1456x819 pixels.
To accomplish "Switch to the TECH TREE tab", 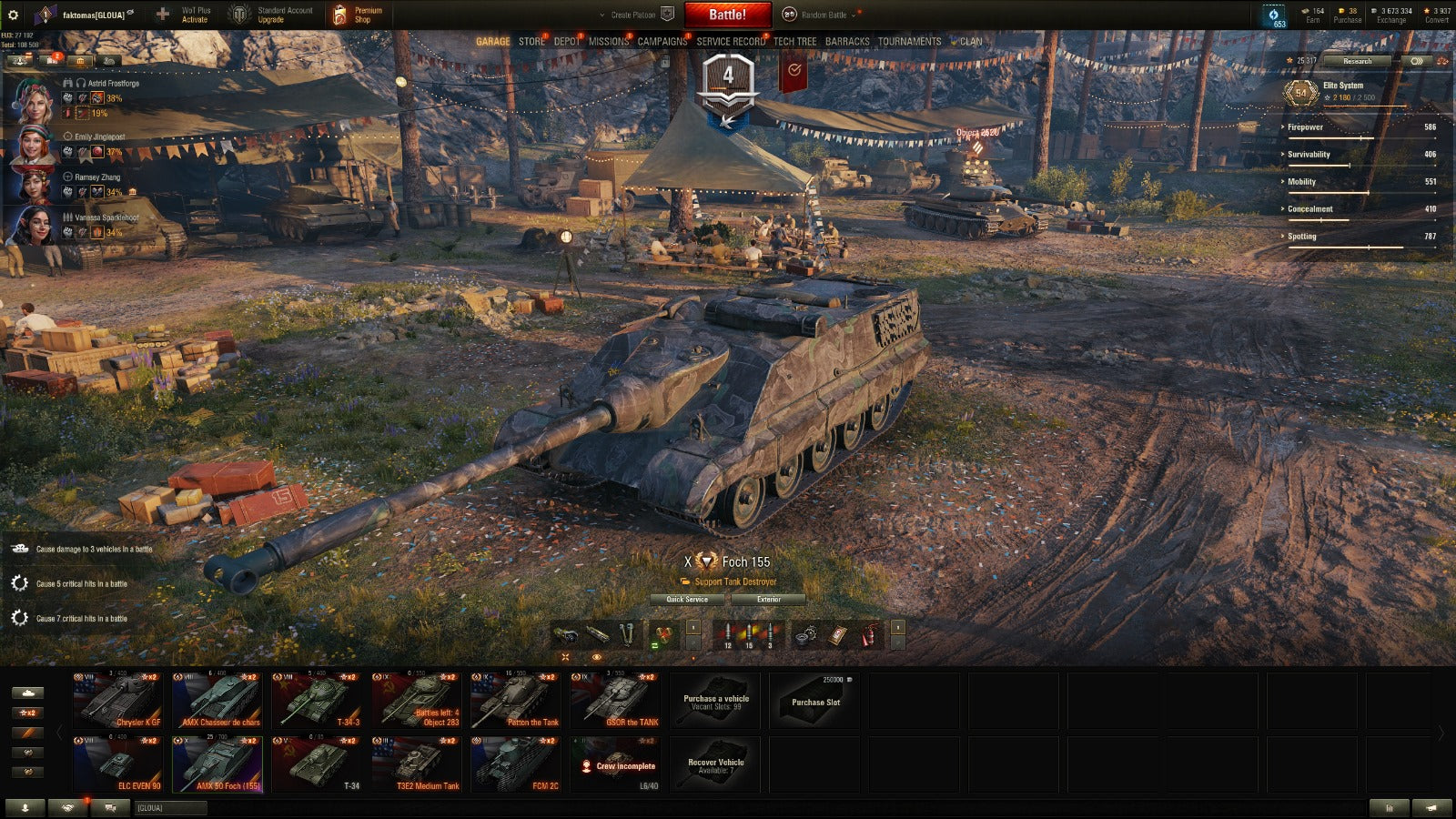I will (794, 42).
